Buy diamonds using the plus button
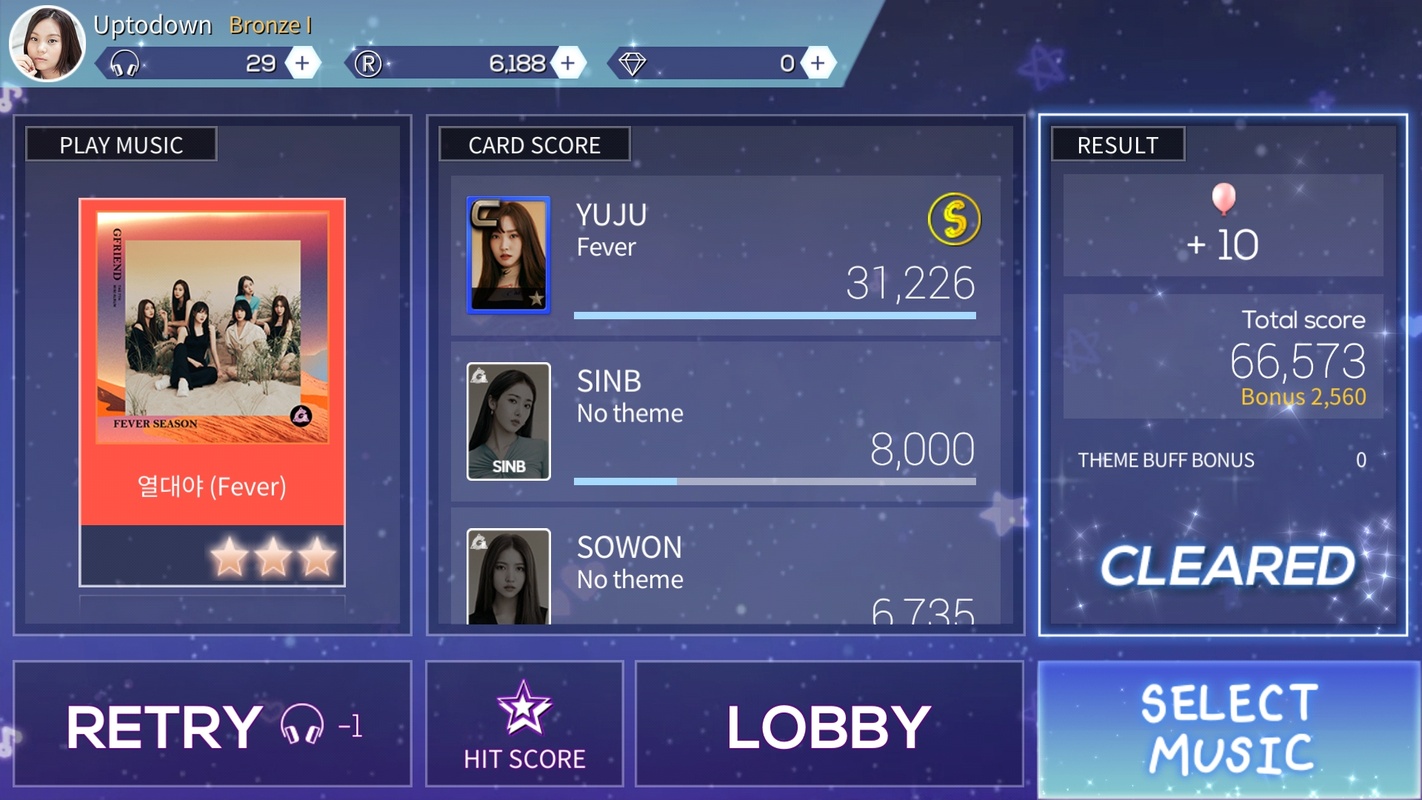The width and height of the screenshot is (1422, 800). (818, 64)
